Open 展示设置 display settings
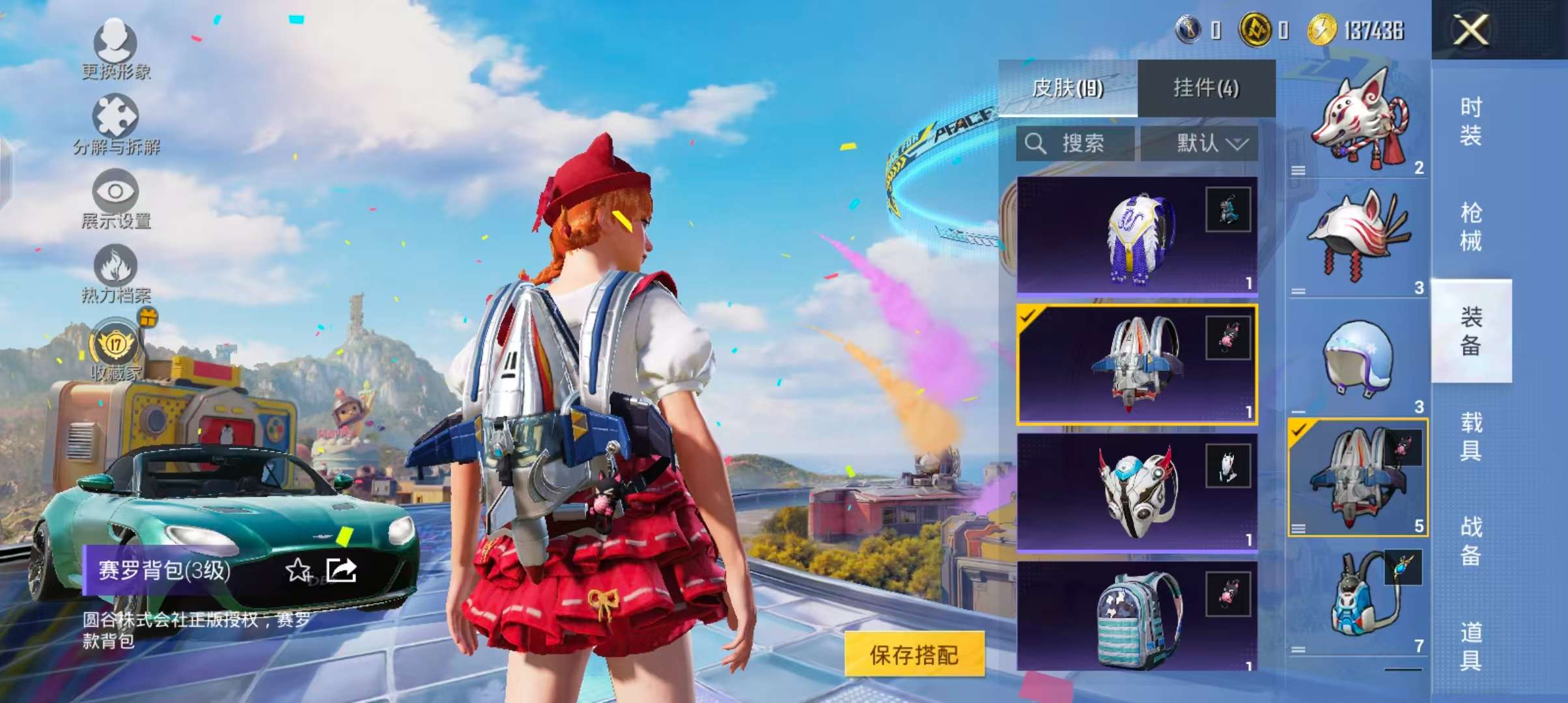 pyautogui.click(x=116, y=199)
